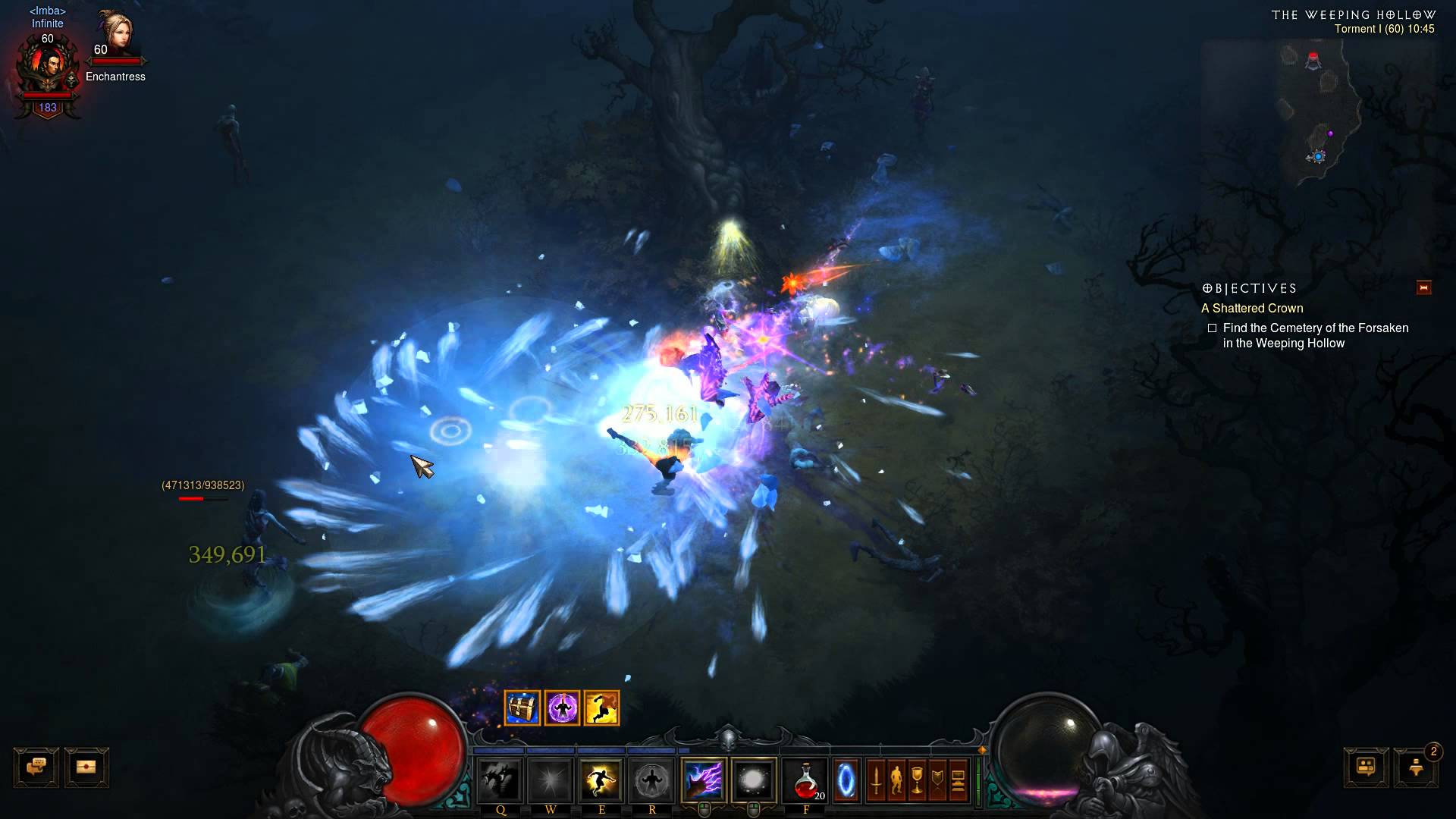Select the Enchantress follower portrait
This screenshot has height=819, width=1456.
(x=115, y=34)
